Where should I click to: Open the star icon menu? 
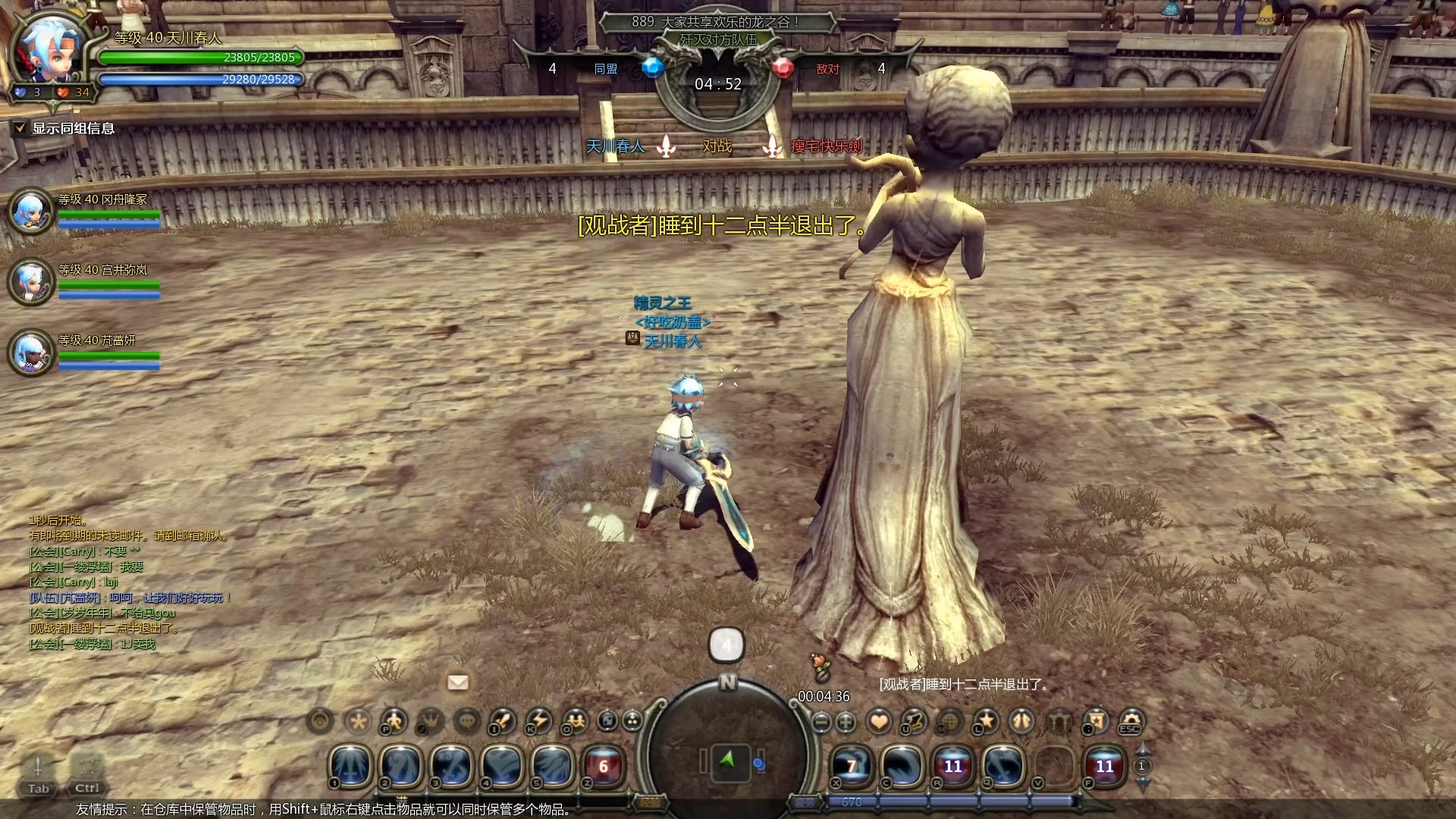[986, 721]
